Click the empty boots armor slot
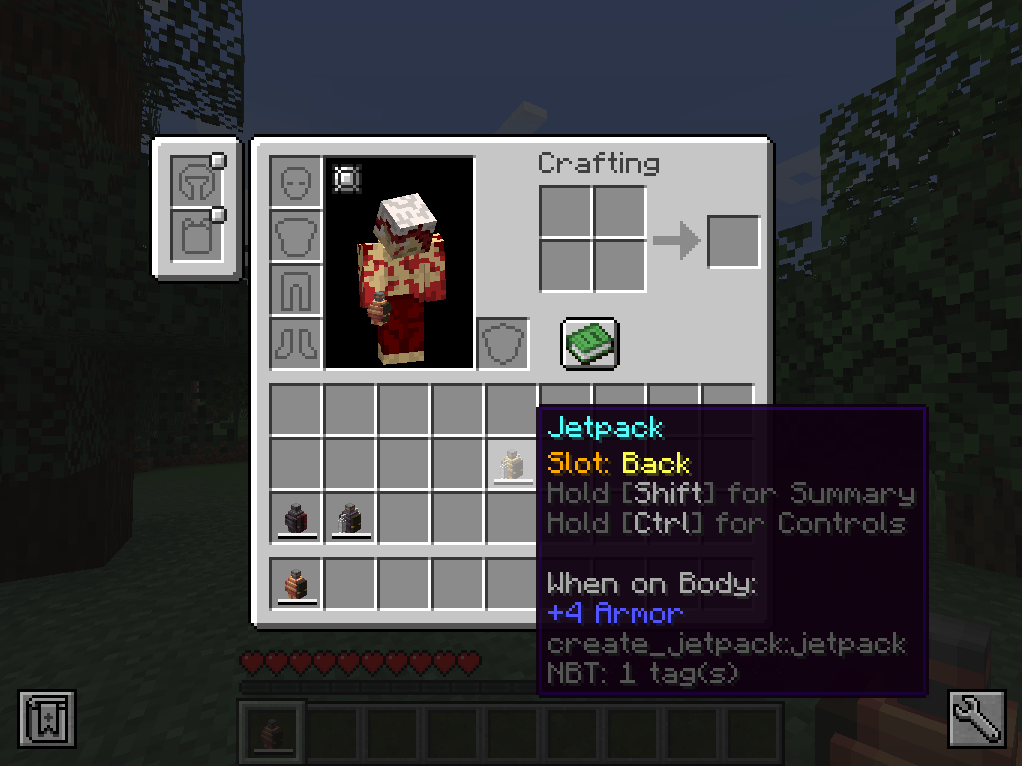 click(296, 344)
